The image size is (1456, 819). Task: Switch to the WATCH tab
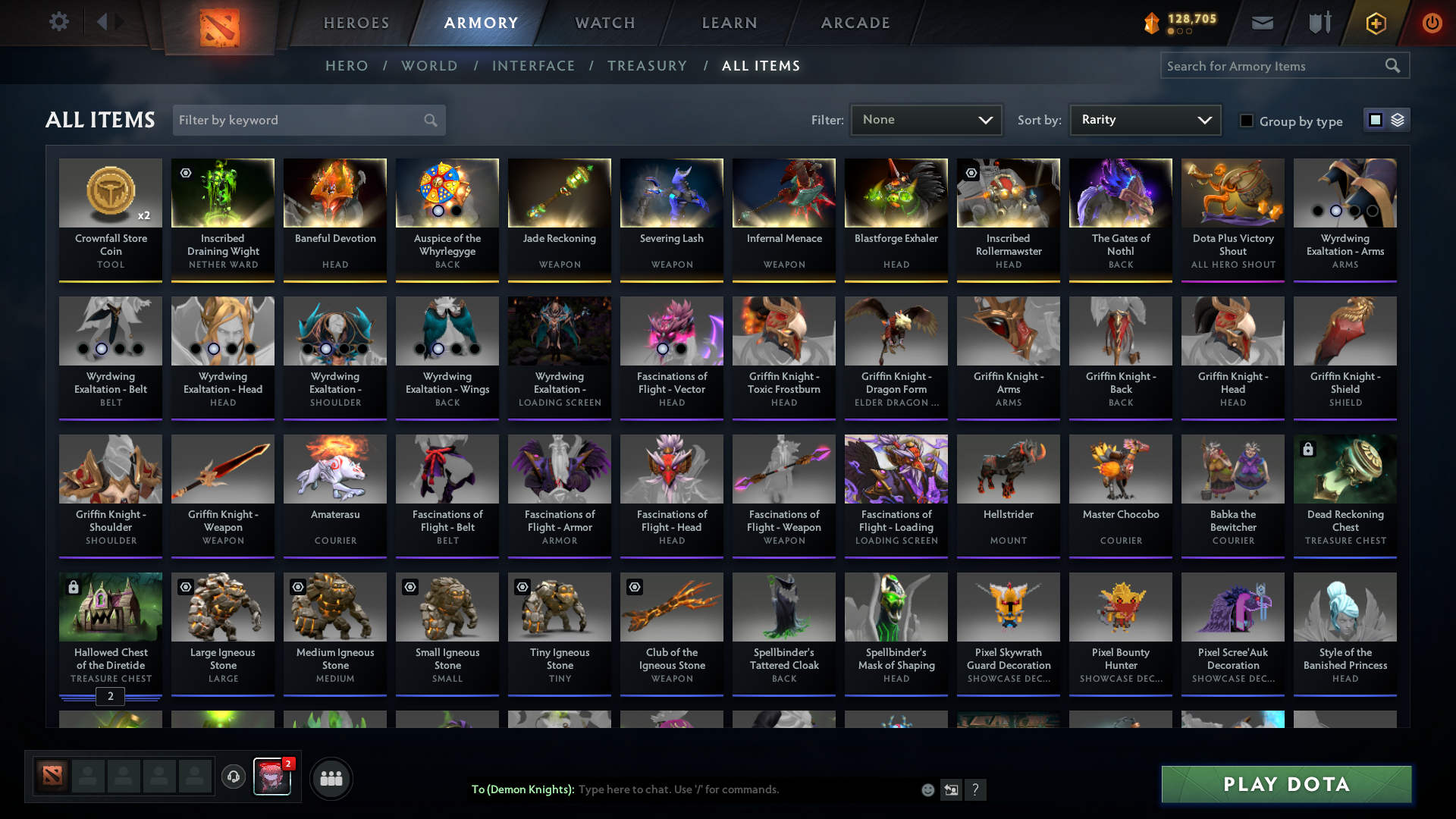click(604, 23)
